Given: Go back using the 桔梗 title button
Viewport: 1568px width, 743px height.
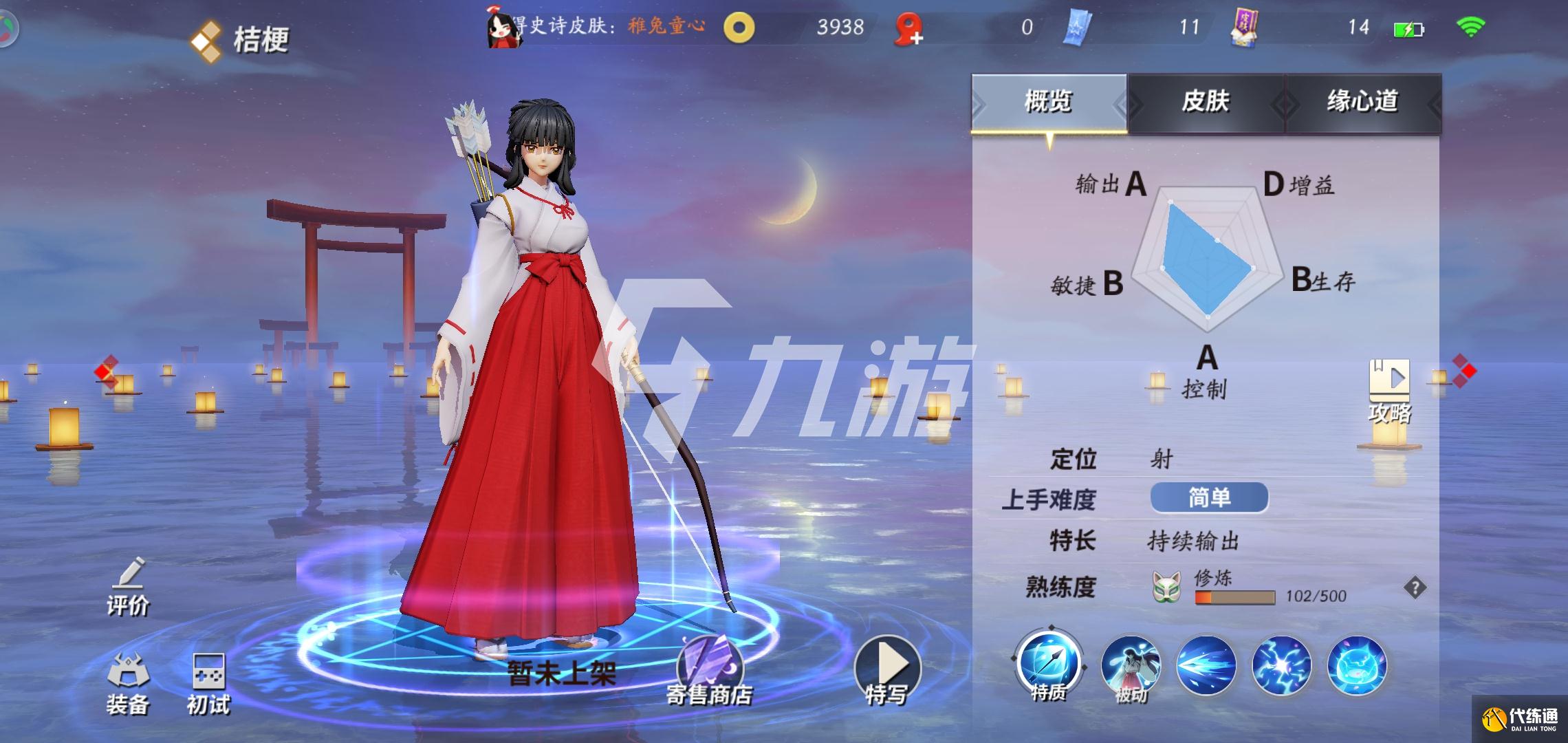Looking at the screenshot, I should pyautogui.click(x=241, y=39).
